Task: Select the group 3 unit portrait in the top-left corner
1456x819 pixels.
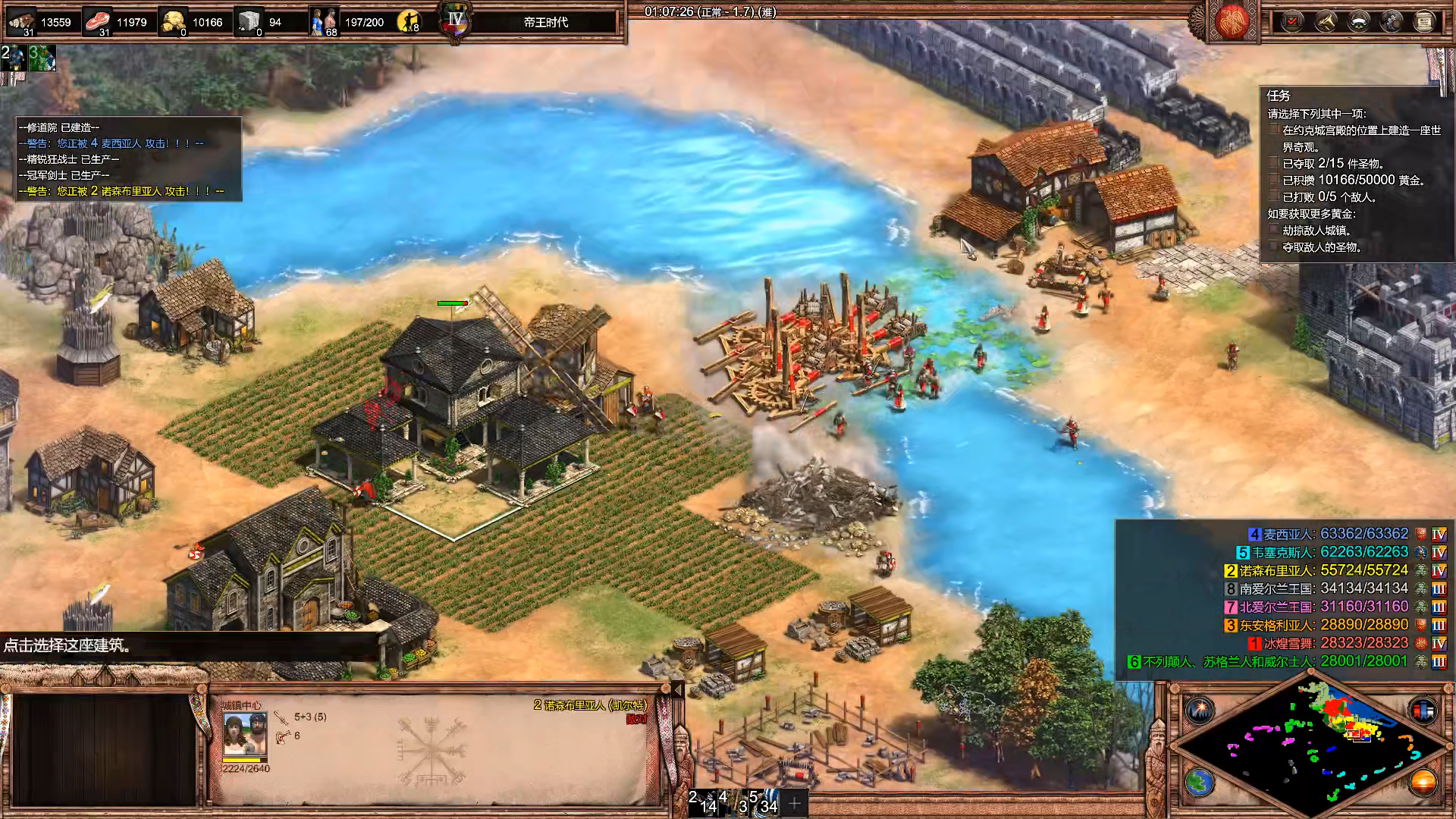Action: pos(42,58)
